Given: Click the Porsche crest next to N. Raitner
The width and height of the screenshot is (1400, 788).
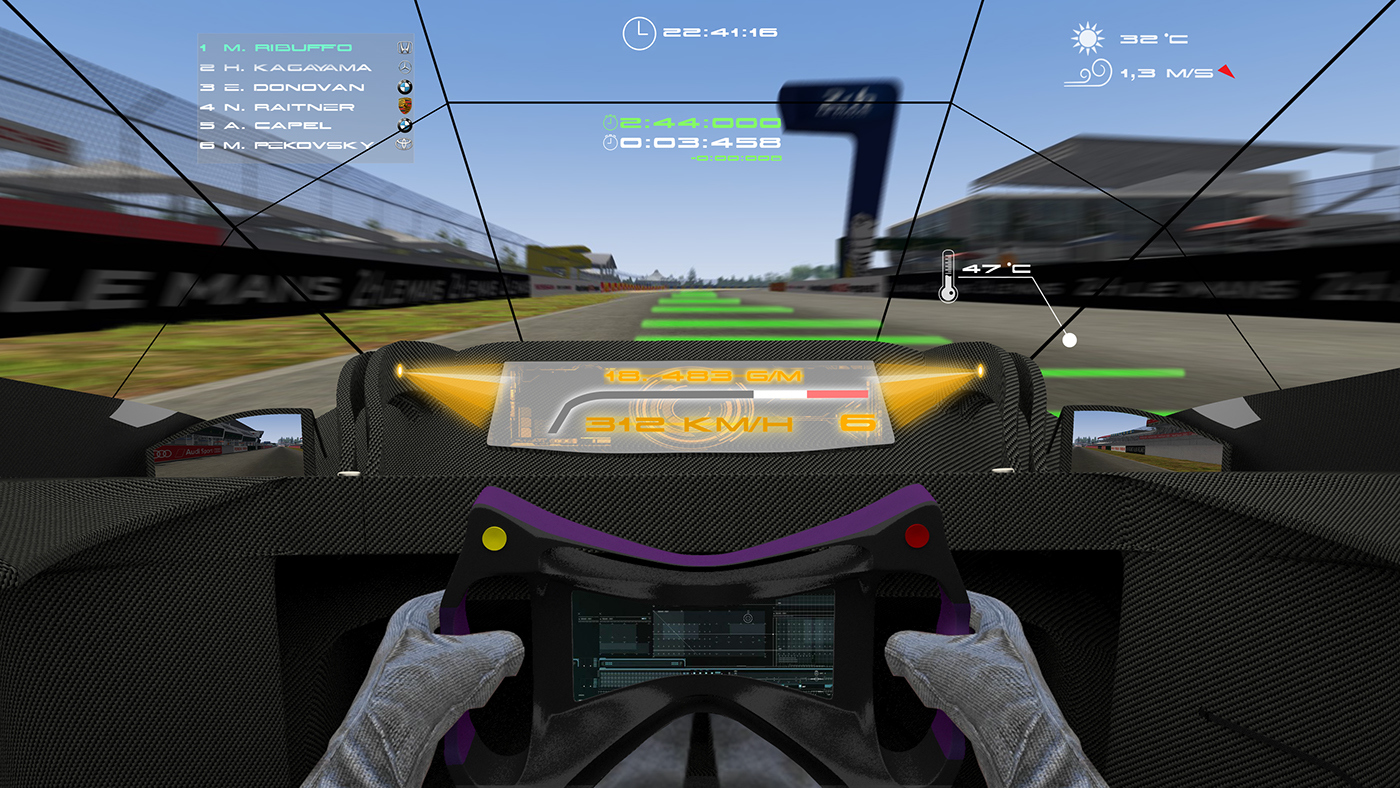Looking at the screenshot, I should pos(403,107).
